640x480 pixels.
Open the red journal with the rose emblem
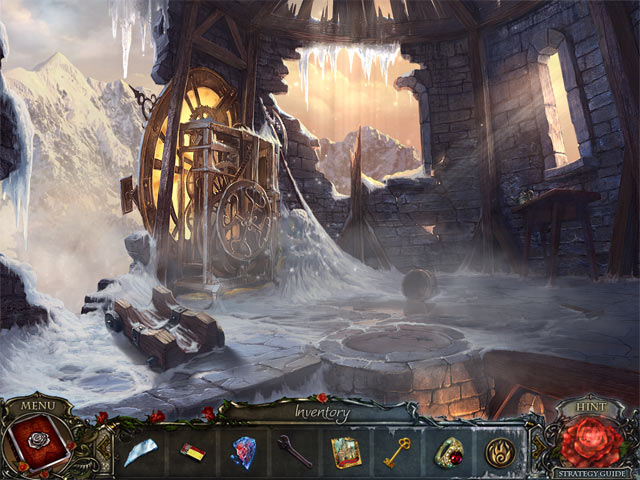tap(38, 445)
